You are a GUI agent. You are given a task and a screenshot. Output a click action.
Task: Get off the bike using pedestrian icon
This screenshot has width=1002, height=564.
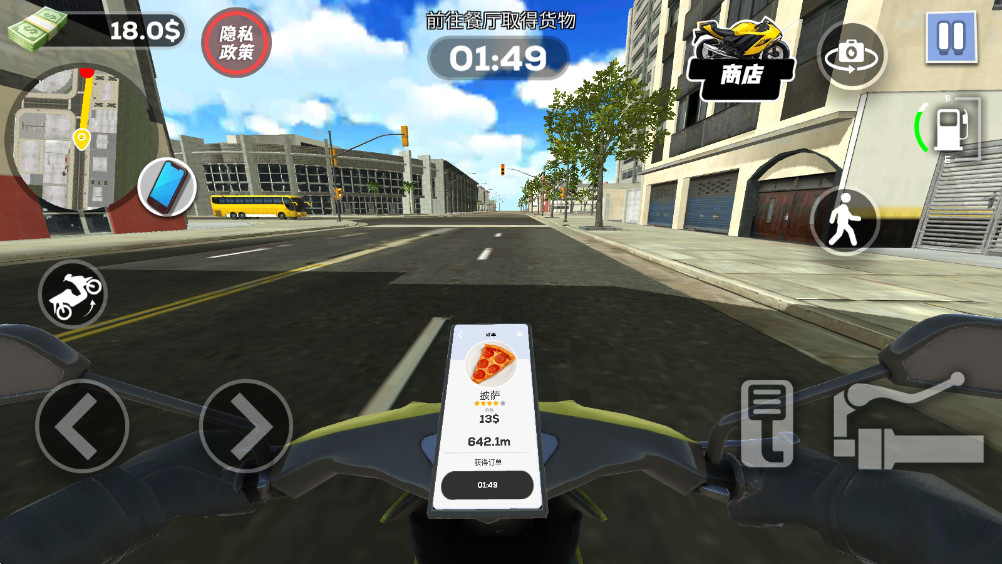844,219
